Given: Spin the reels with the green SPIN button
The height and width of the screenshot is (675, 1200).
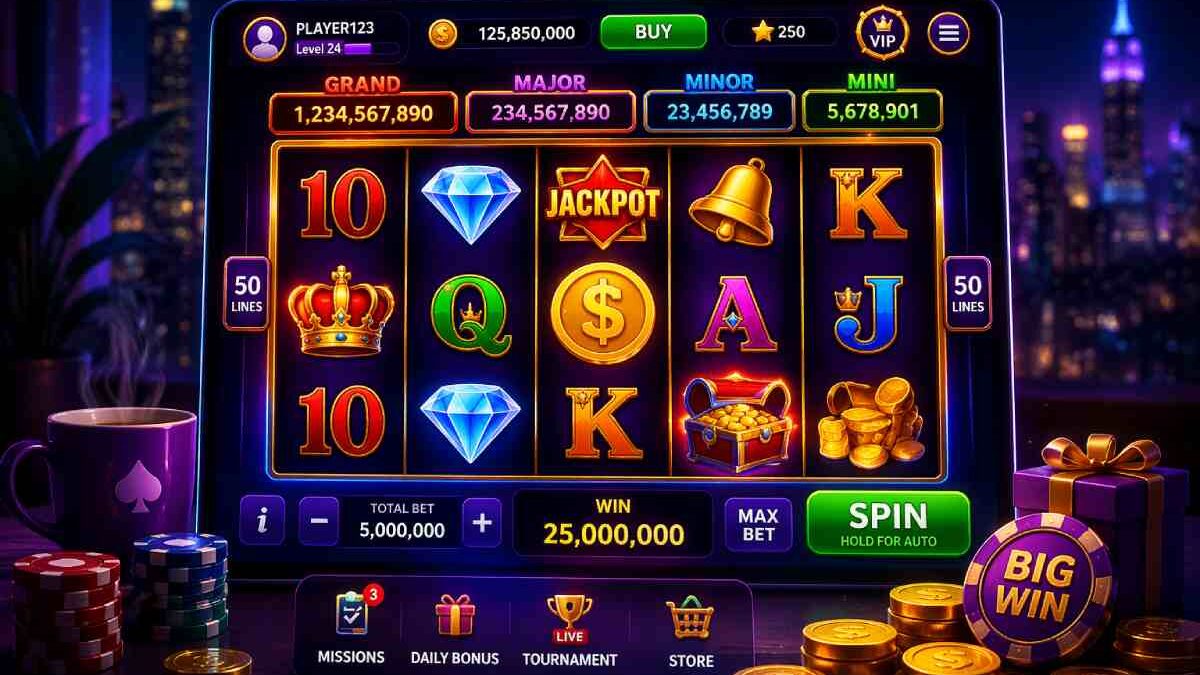Looking at the screenshot, I should pyautogui.click(x=888, y=523).
